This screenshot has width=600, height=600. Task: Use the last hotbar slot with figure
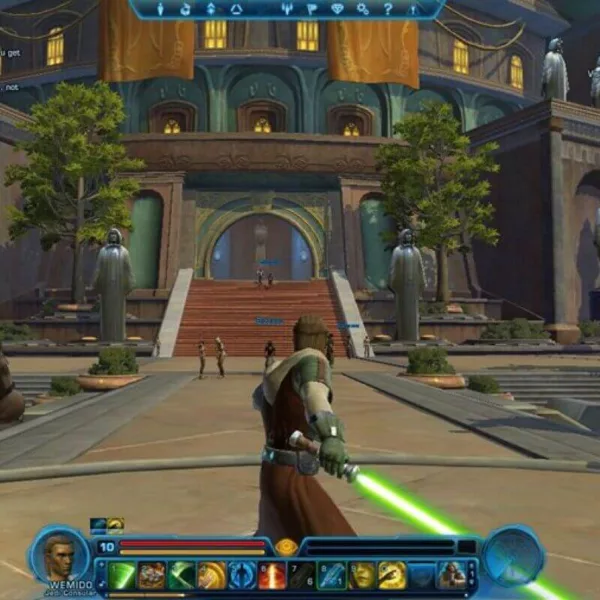452,575
